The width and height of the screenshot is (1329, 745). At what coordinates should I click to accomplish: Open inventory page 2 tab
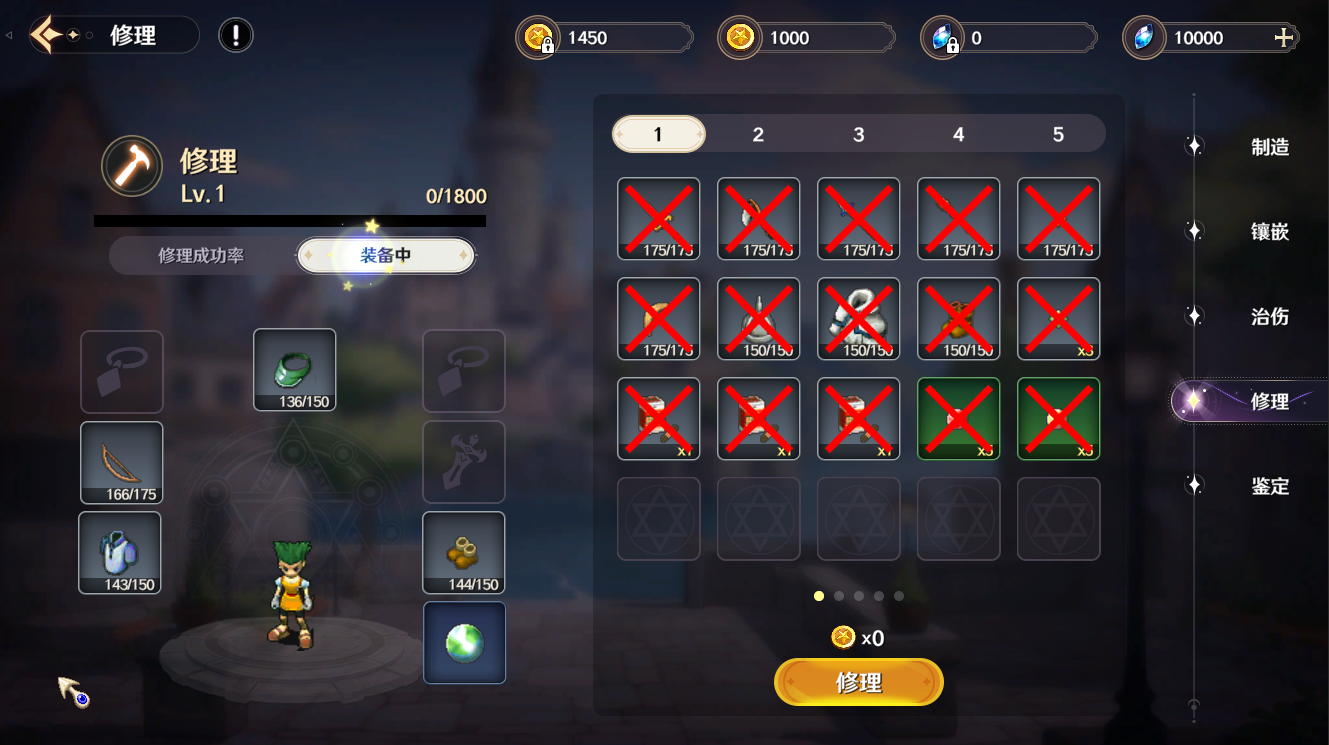[x=758, y=134]
